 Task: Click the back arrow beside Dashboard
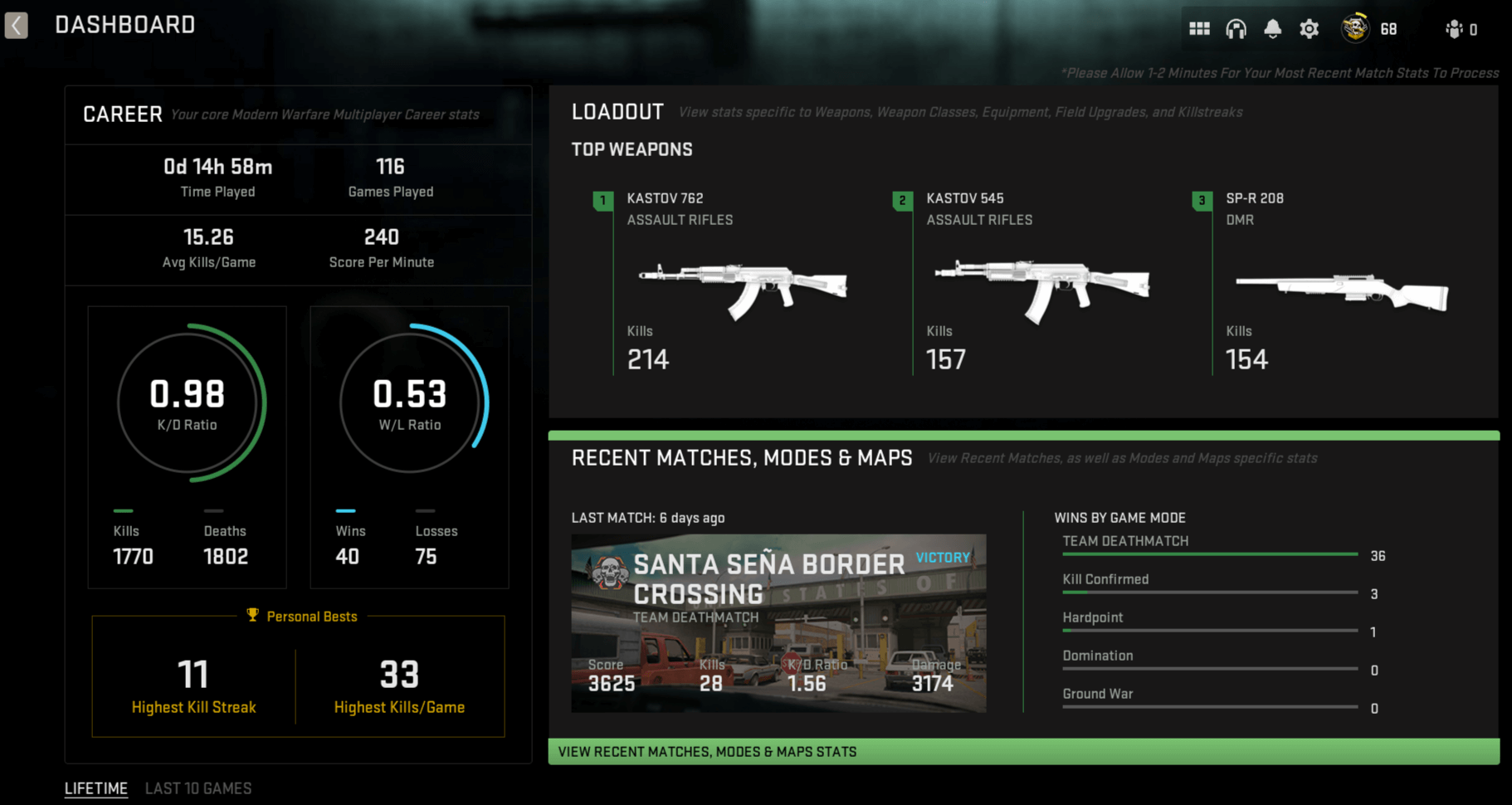[x=16, y=25]
